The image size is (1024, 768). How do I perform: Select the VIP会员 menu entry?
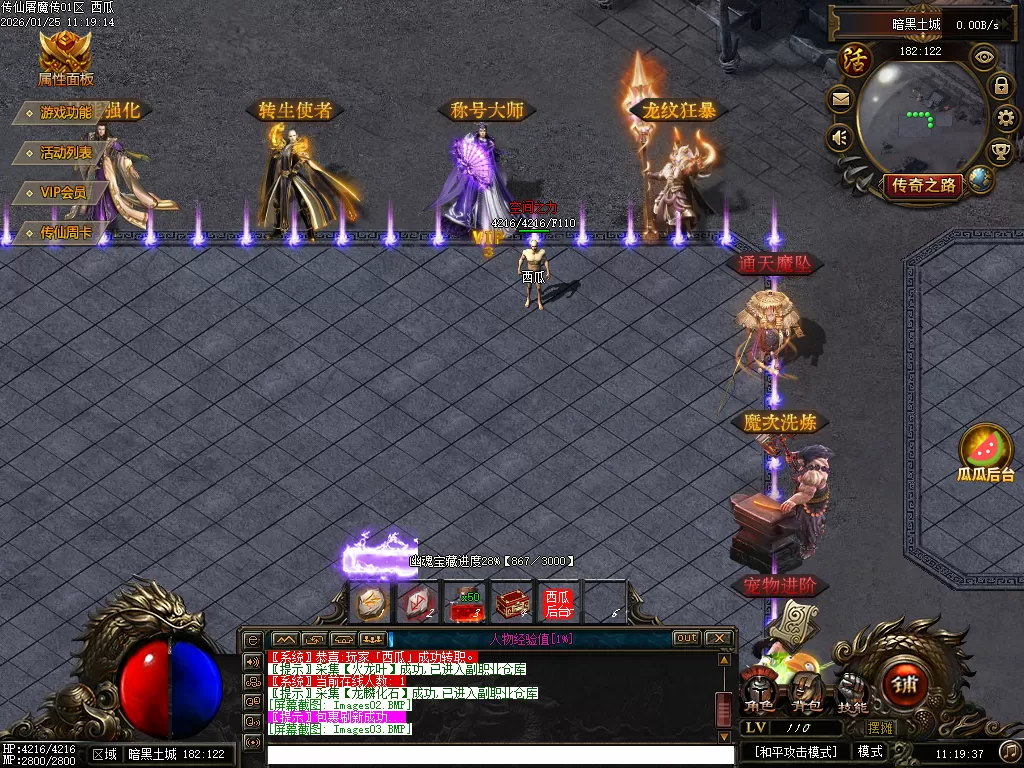(62, 192)
